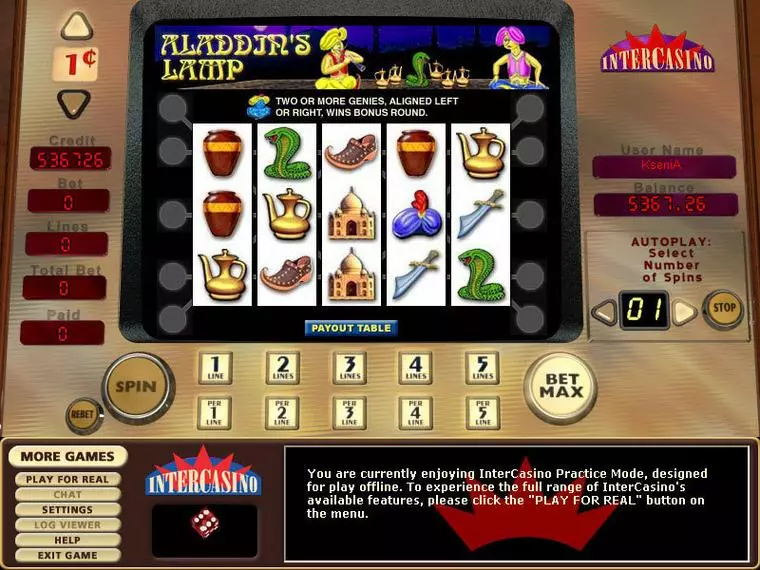Increase the autoplay spin count
Viewport: 760px width, 570px height.
(x=683, y=312)
